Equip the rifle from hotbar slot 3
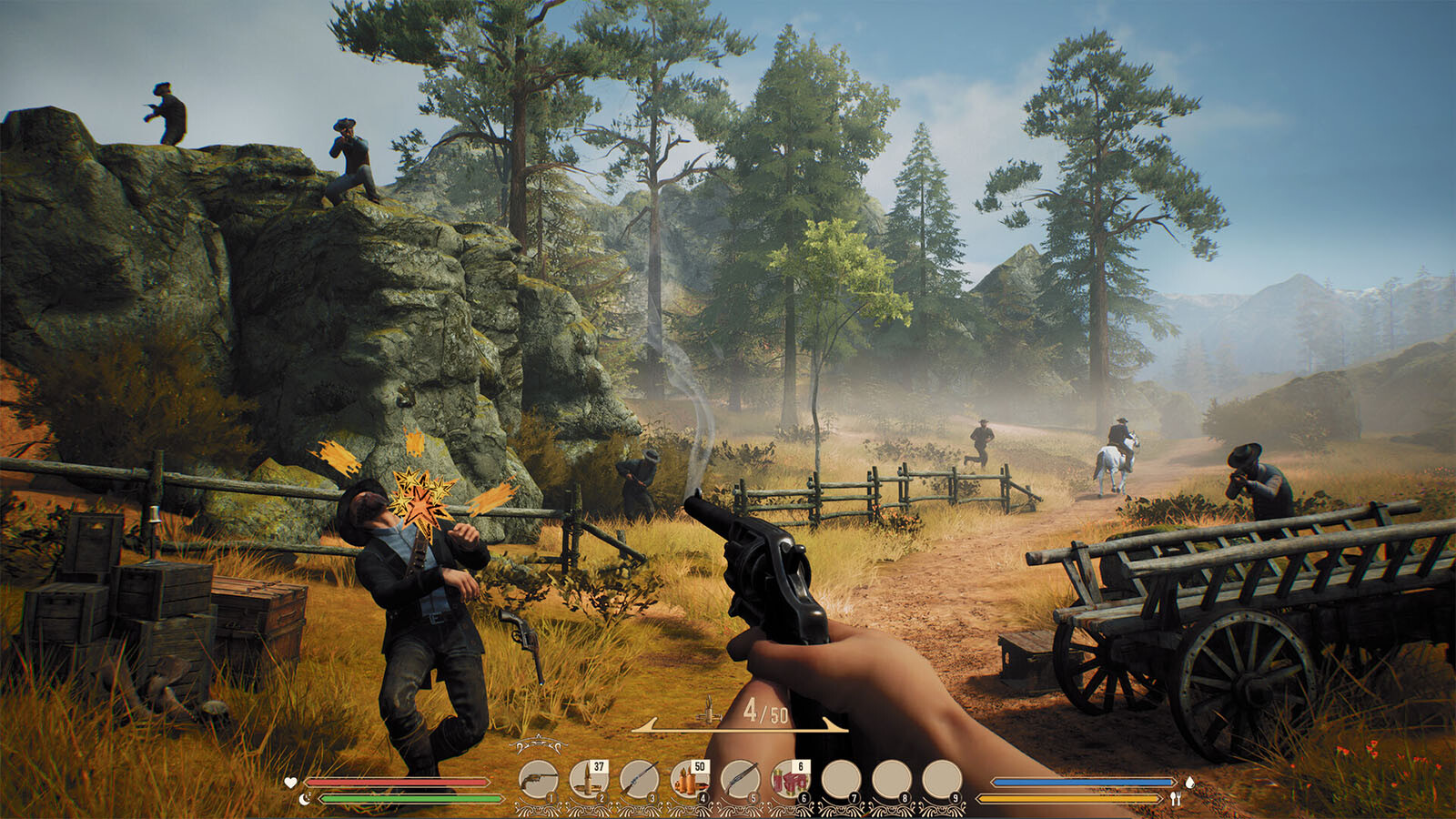This screenshot has height=819, width=1456. [x=639, y=780]
